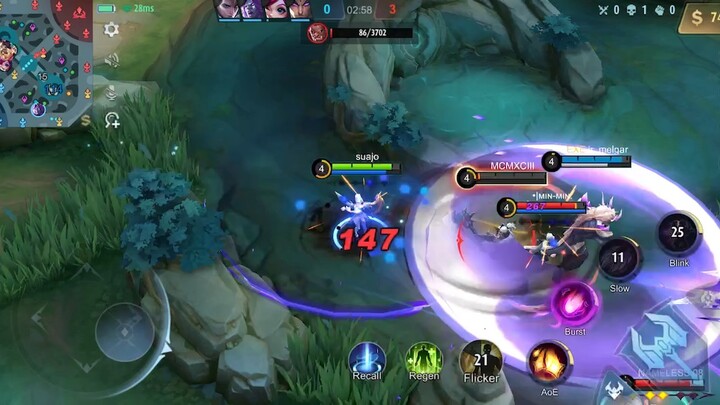This screenshot has width=720, height=405.
Task: Cast the Flicker battle spell
Action: pyautogui.click(x=481, y=361)
